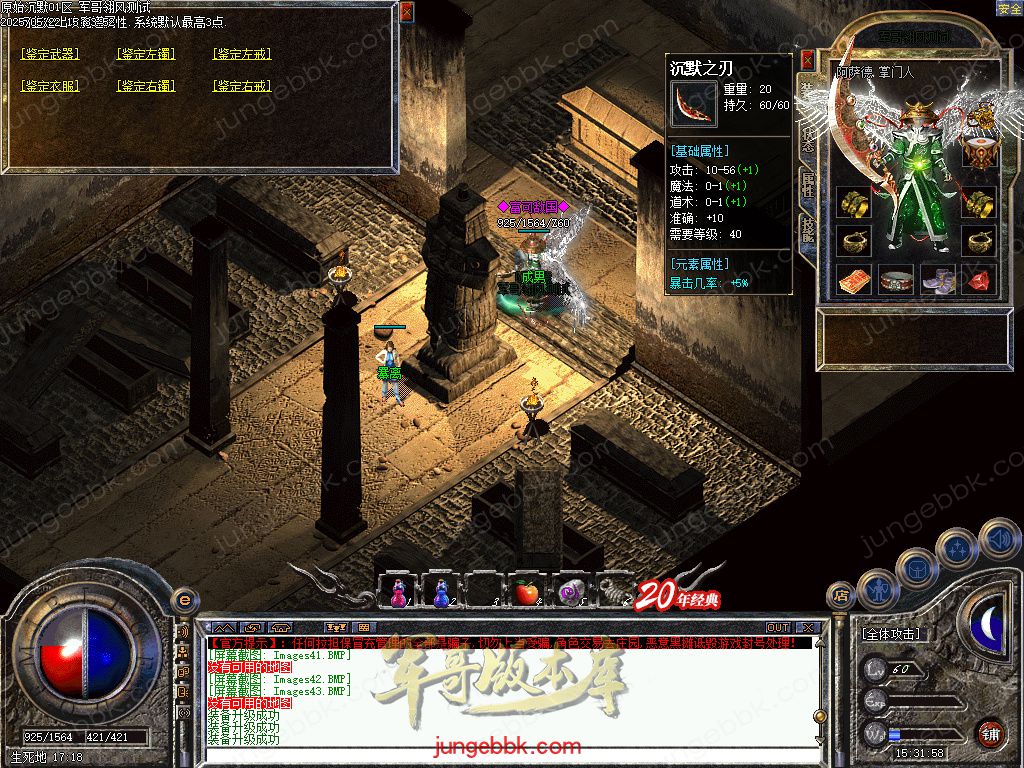Choose the 鉴定武器 appraisal option
Viewport: 1024px width, 768px height.
[50, 54]
